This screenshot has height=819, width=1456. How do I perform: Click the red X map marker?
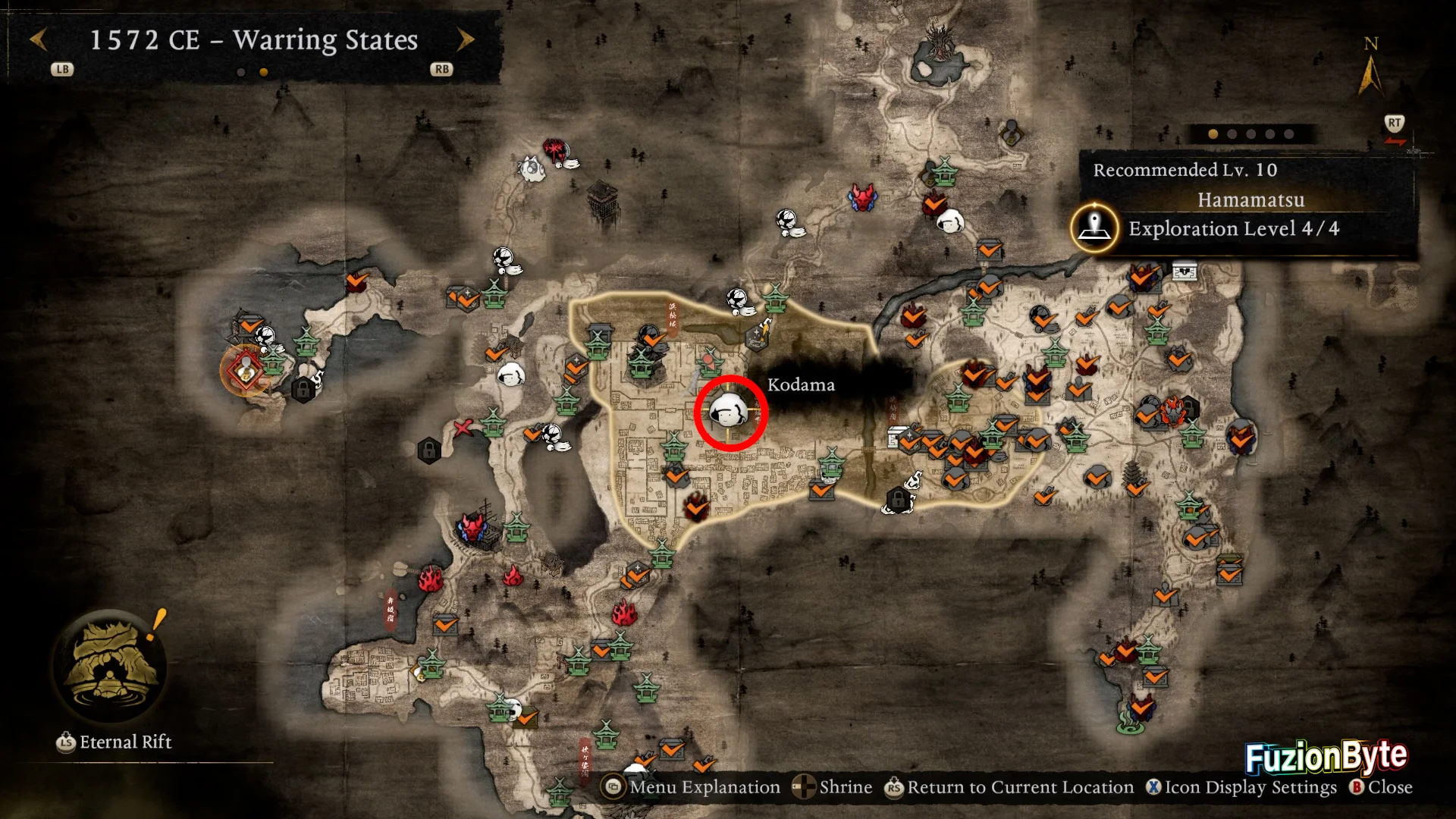(463, 428)
